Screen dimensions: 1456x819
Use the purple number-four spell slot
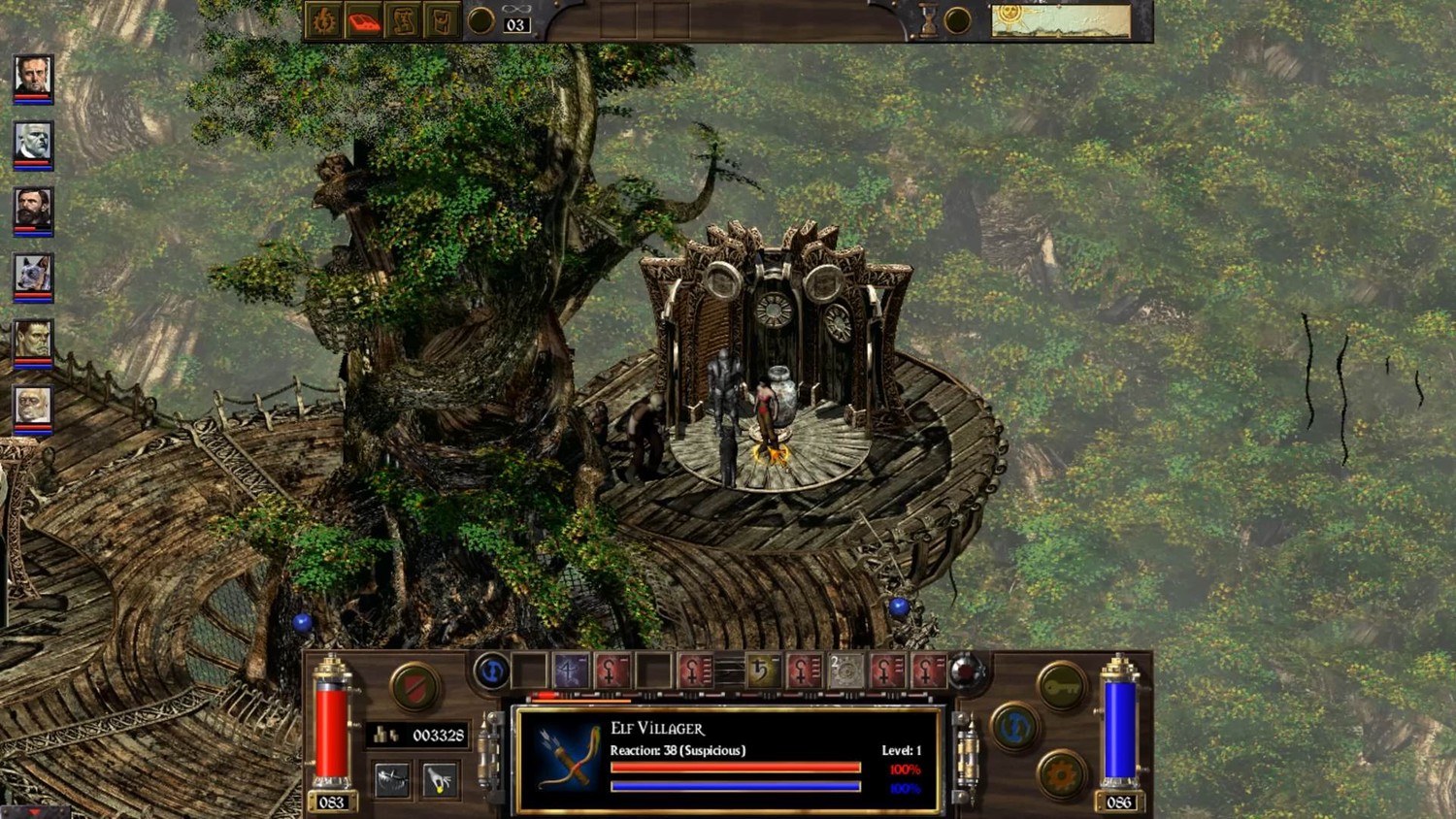[570, 672]
